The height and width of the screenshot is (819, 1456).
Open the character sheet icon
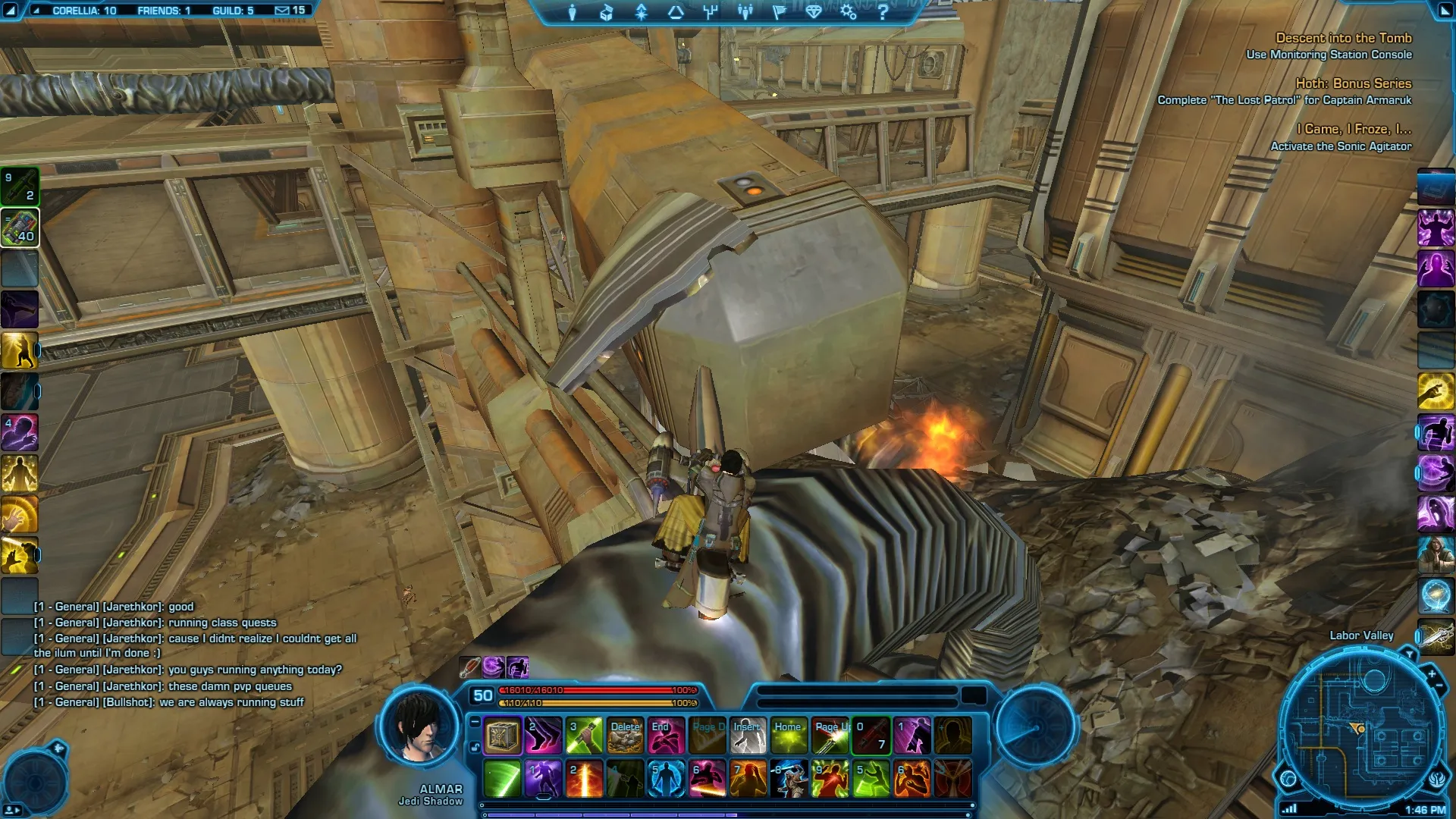[x=573, y=12]
